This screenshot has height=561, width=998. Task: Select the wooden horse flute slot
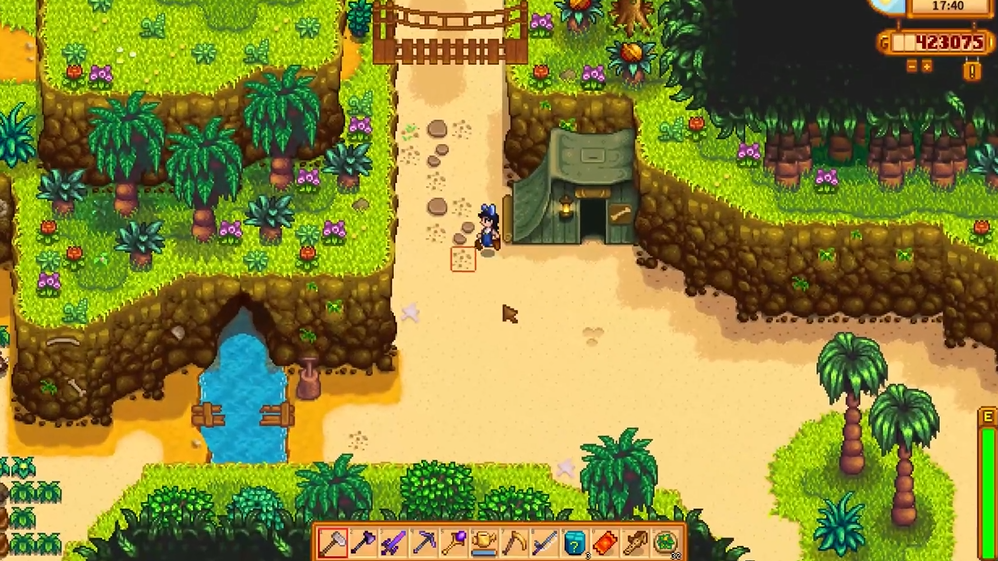coord(636,543)
